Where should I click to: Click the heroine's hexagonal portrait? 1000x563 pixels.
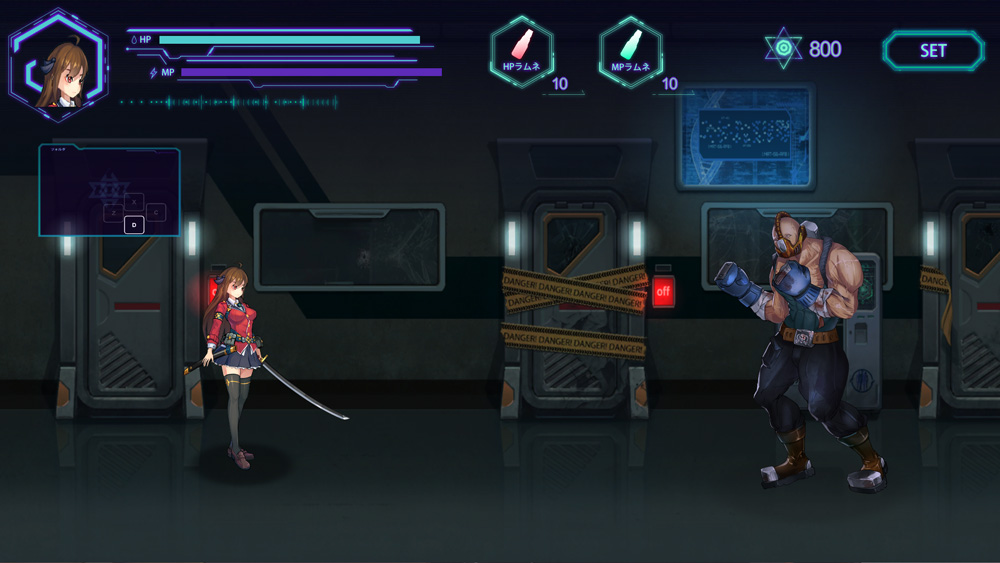(x=58, y=64)
